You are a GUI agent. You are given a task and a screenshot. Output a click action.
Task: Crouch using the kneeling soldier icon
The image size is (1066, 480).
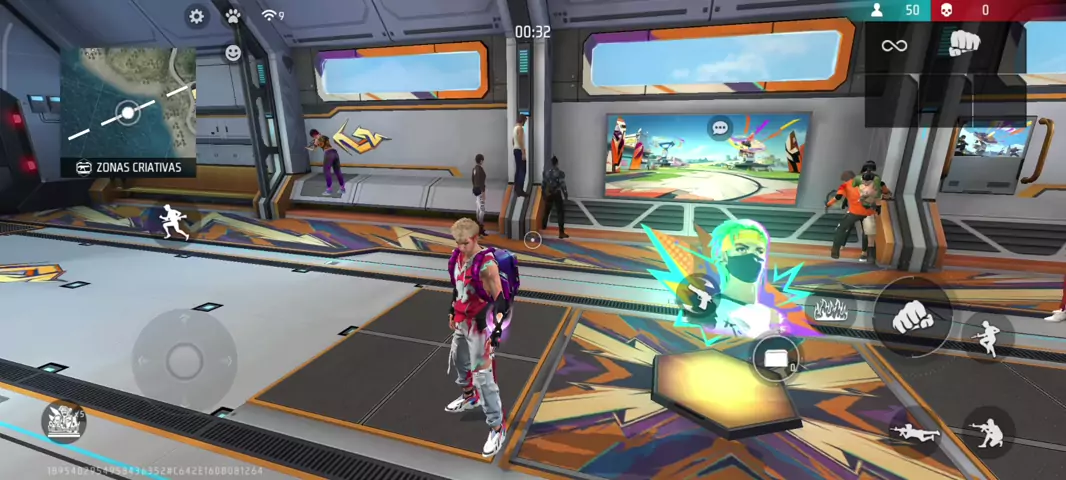988,432
